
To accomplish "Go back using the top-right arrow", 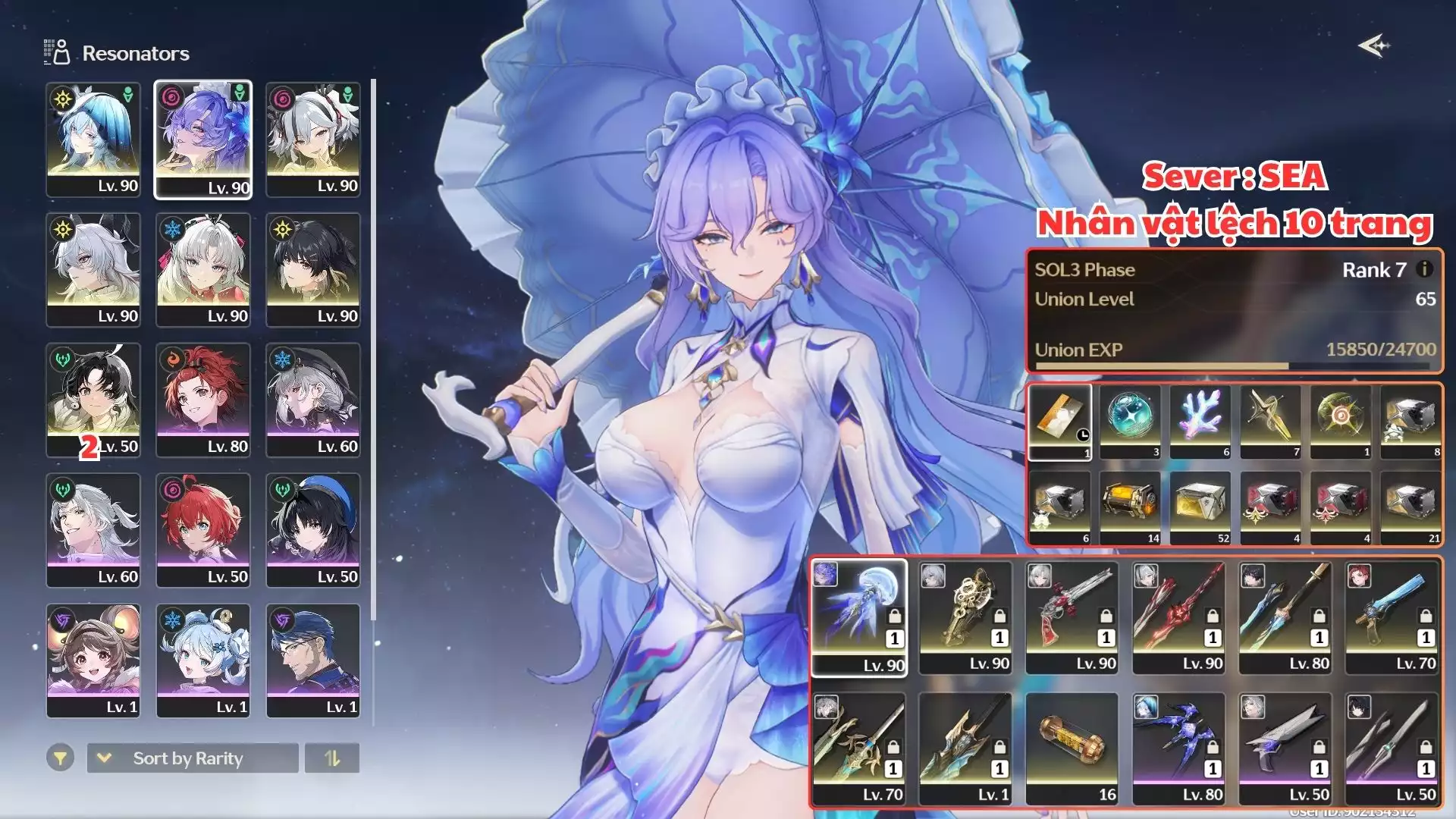I will point(1373,46).
